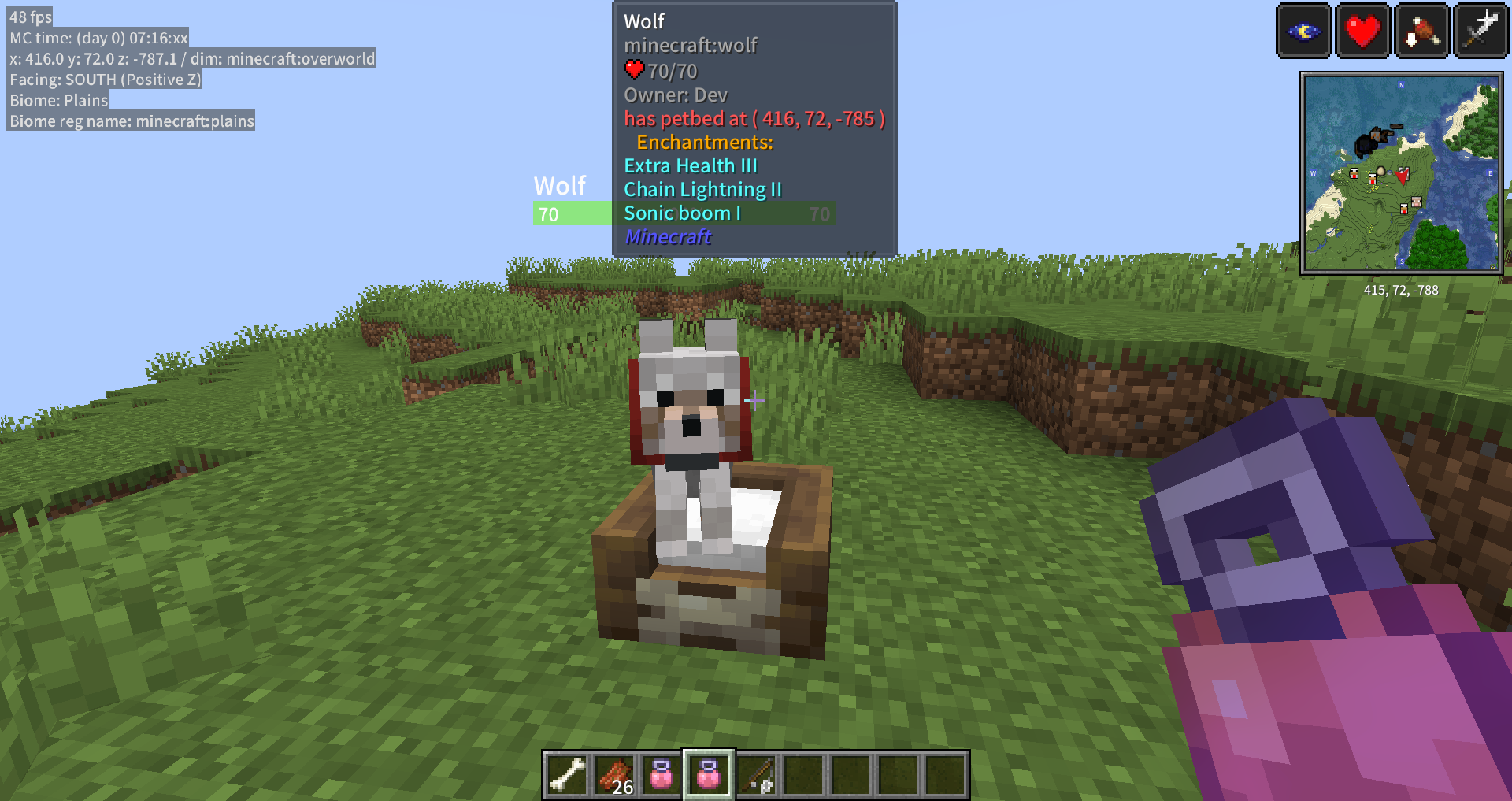Click the meat drumstick saturation effect icon
Image resolution: width=1512 pixels, height=801 pixels.
(x=1421, y=32)
